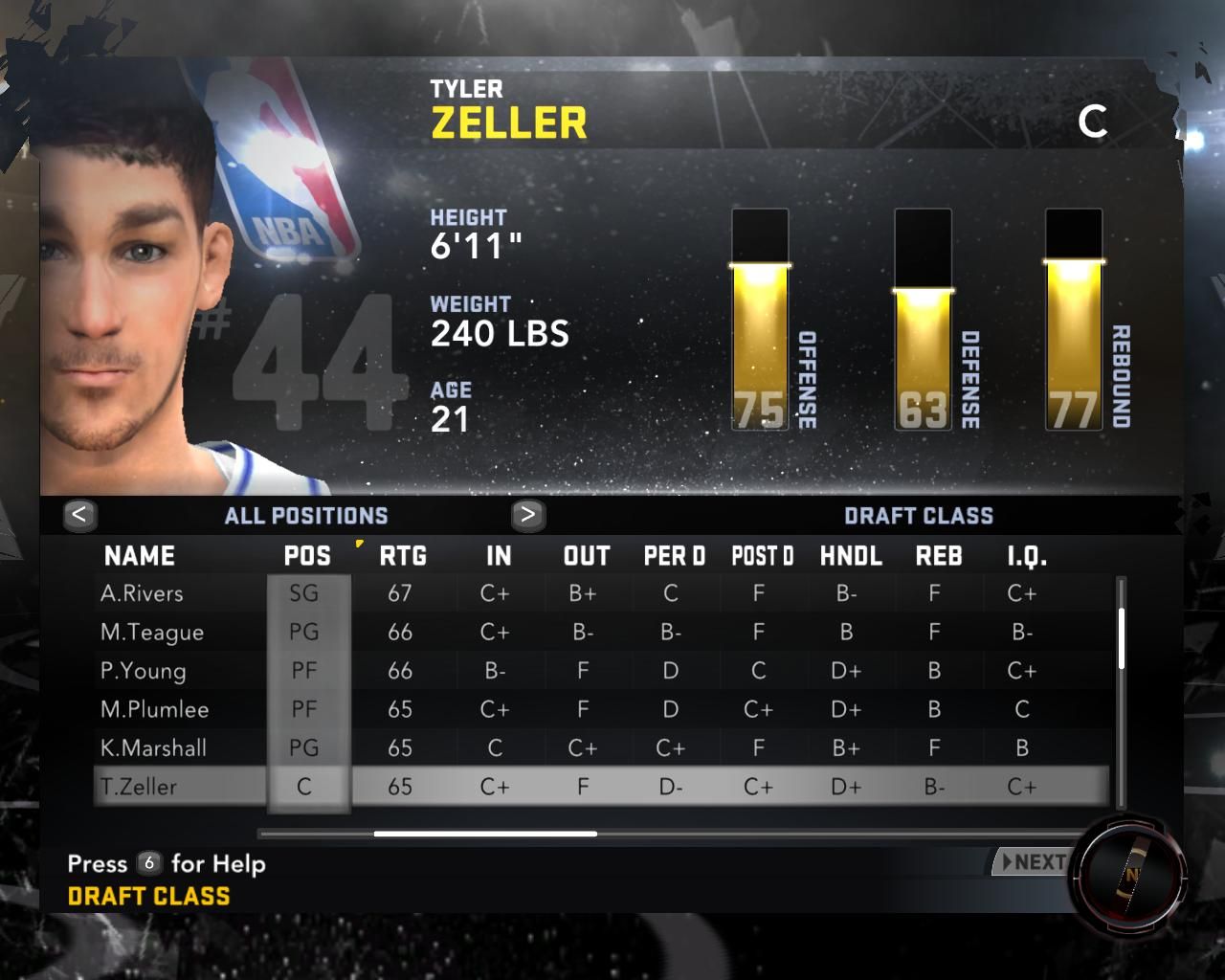1225x980 pixels.
Task: Sort by the POS column header
Action: [x=307, y=556]
